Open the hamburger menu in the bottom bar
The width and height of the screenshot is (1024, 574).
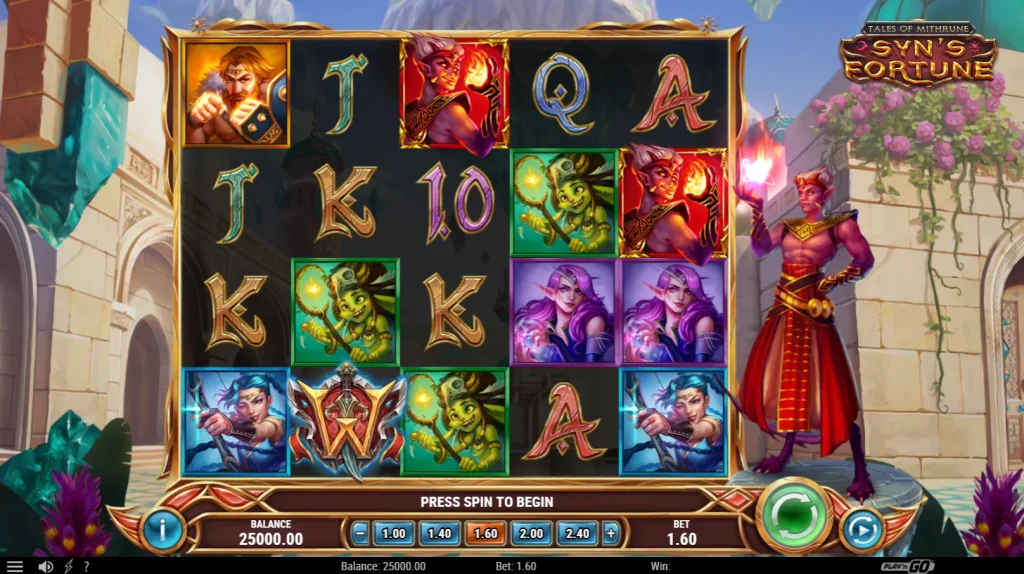[15, 566]
